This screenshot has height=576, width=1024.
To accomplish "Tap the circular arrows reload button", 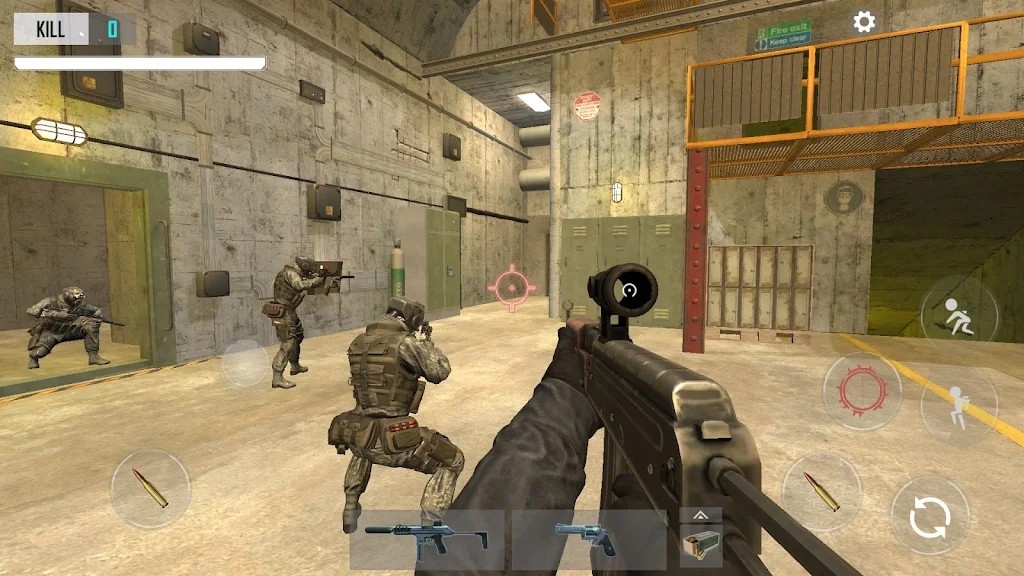I will 929,516.
